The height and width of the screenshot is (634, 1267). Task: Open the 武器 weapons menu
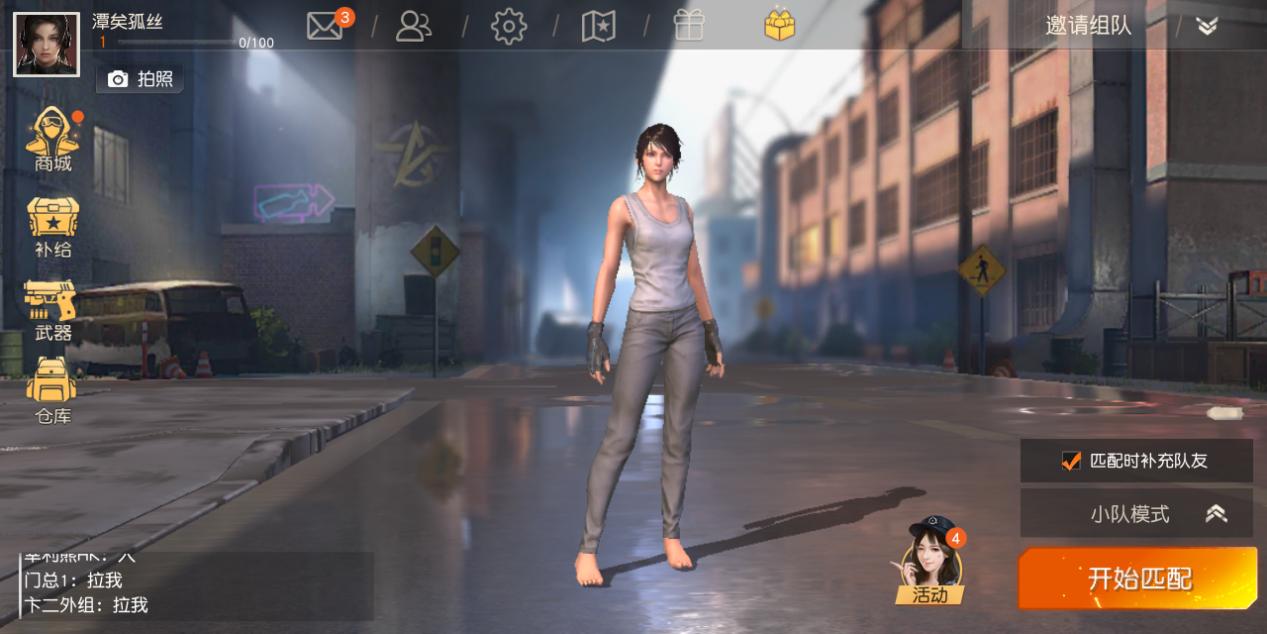[52, 310]
